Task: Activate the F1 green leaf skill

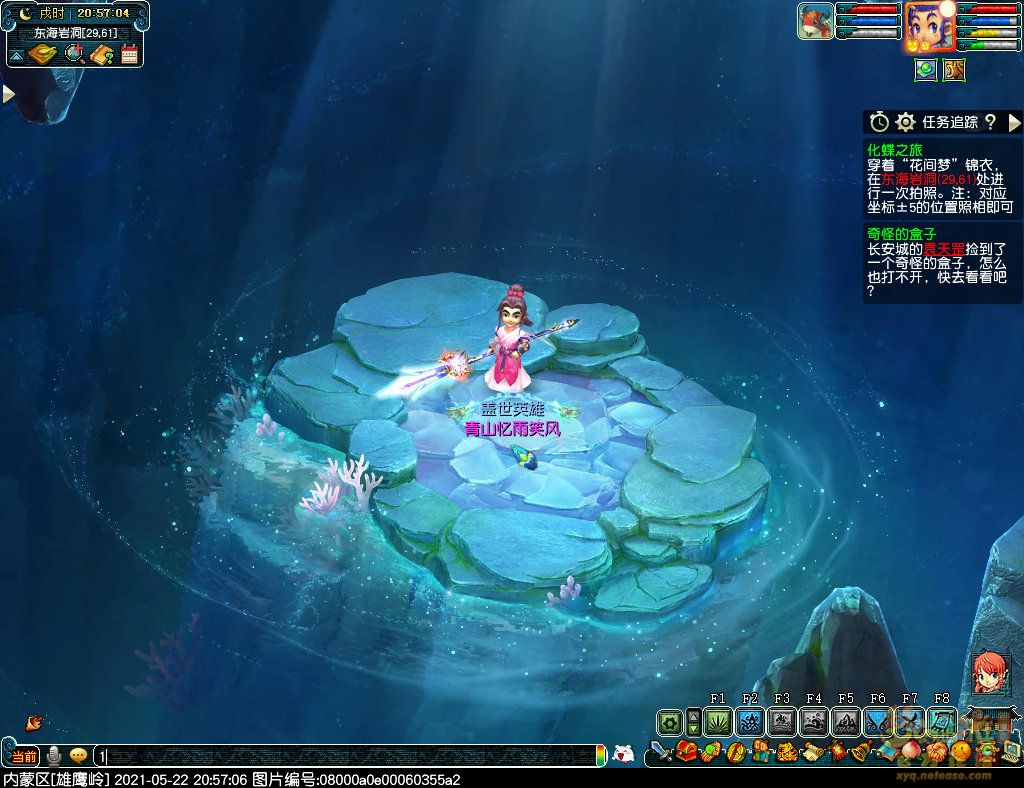Action: [x=718, y=721]
